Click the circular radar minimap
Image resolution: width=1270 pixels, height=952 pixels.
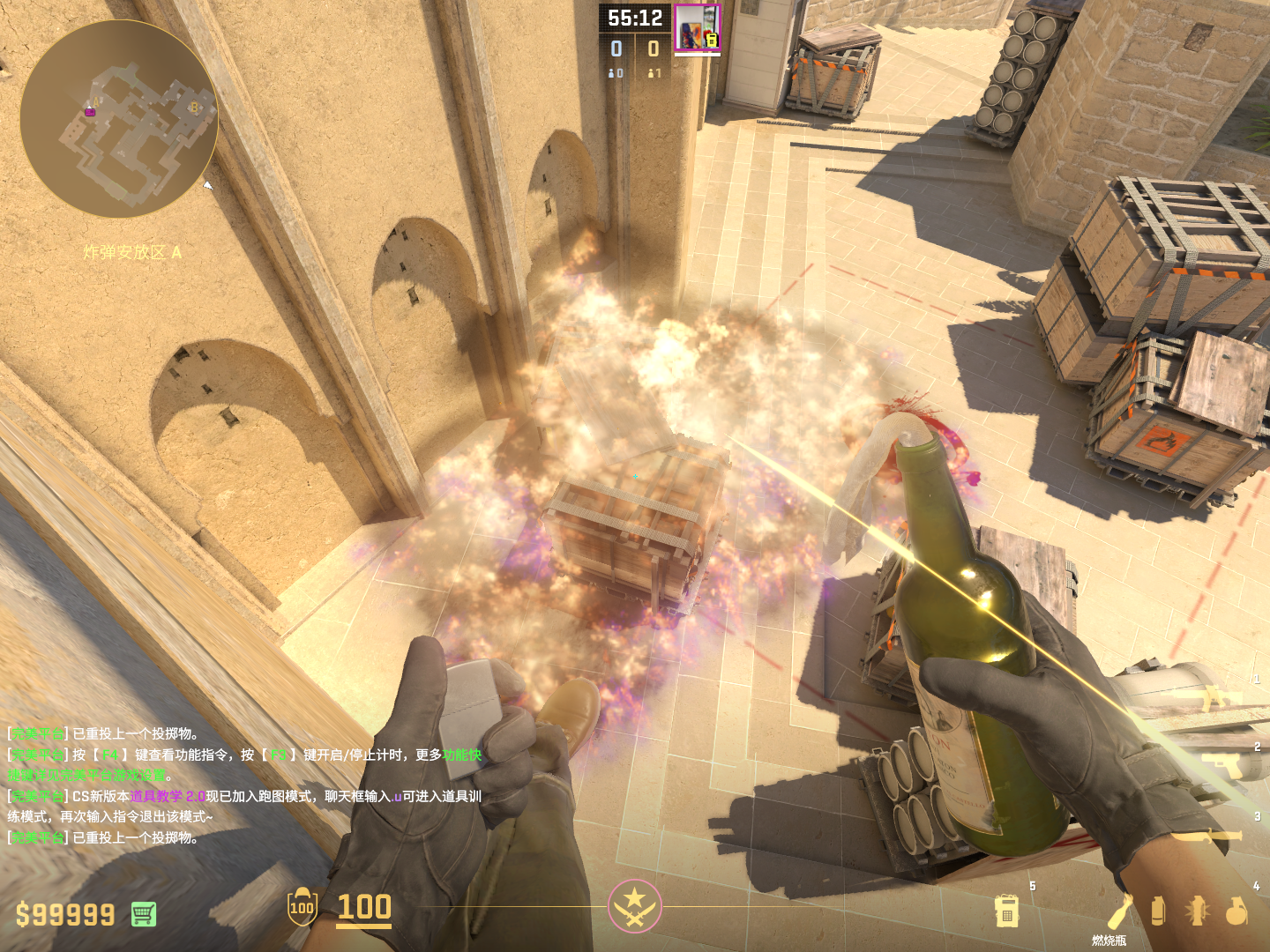point(118,120)
